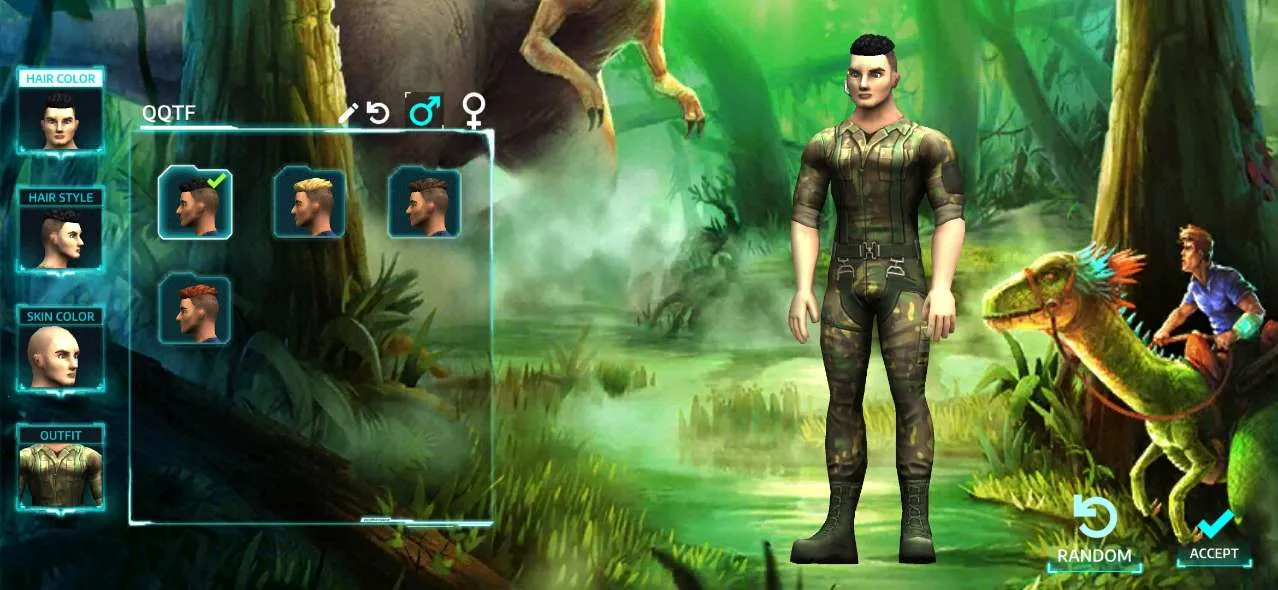Pick the blonde hair color option
Viewport: 1278px width, 590px height.
(x=310, y=203)
